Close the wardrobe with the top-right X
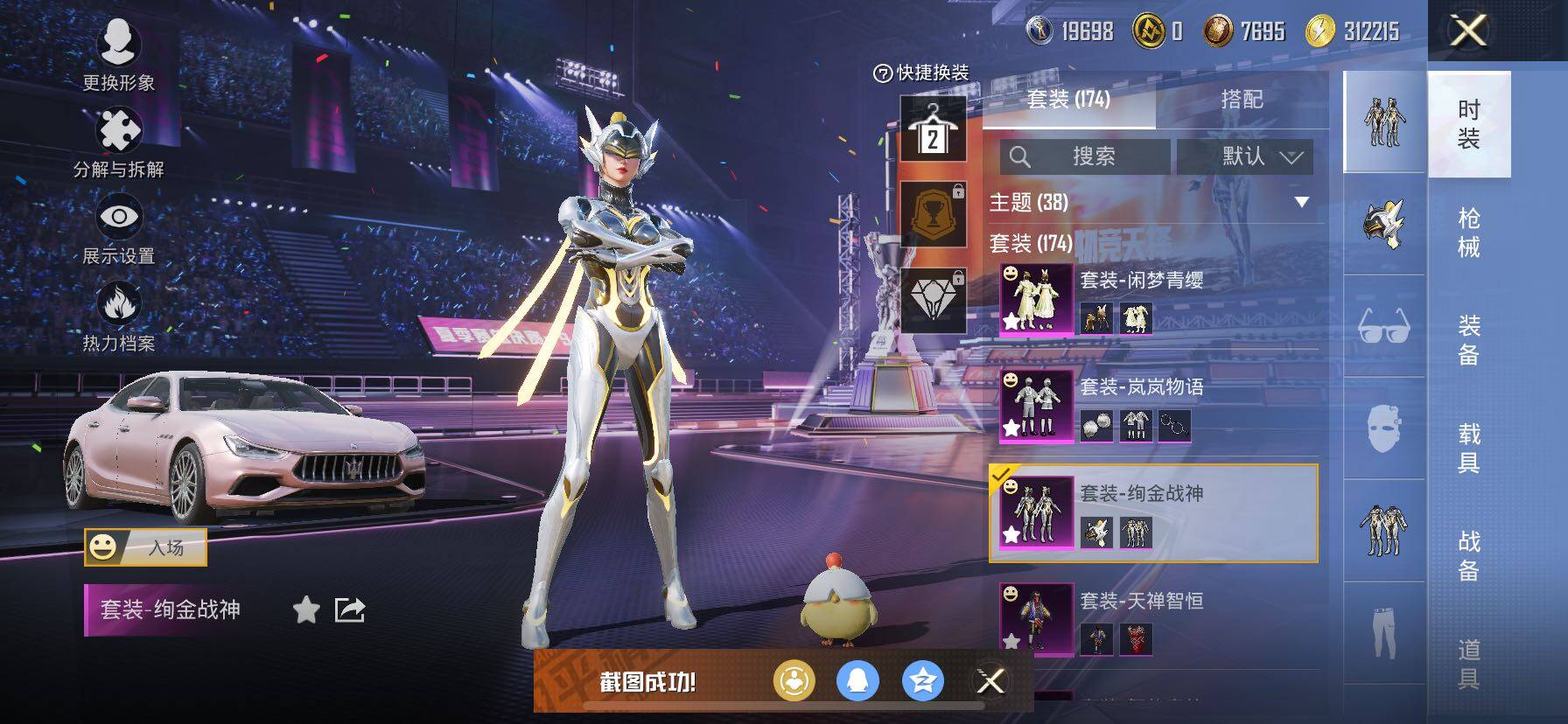The image size is (1568, 724). [1468, 31]
